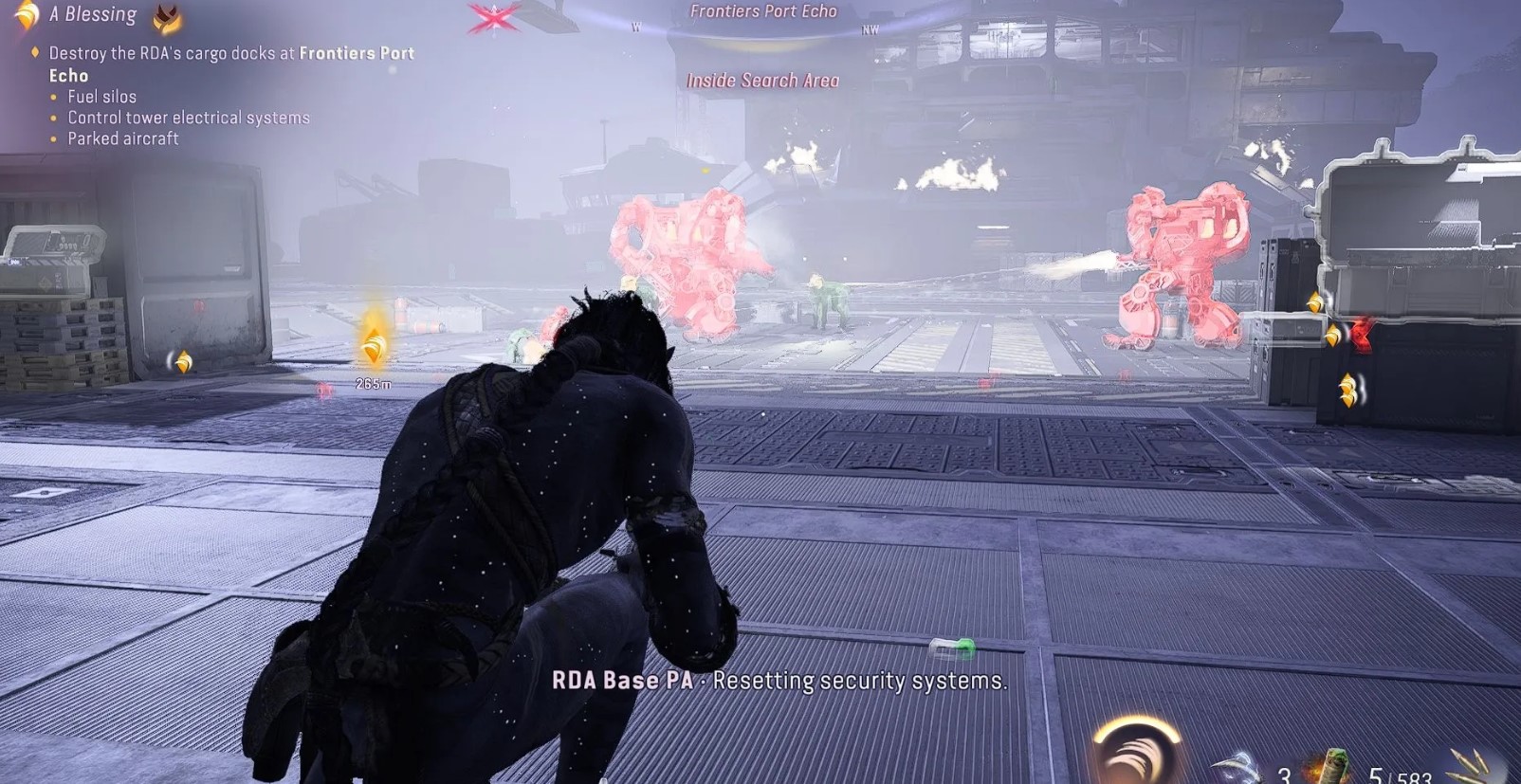Viewport: 1521px width, 784px height.
Task: Click the red X enemy marker on compass
Action: (x=494, y=17)
